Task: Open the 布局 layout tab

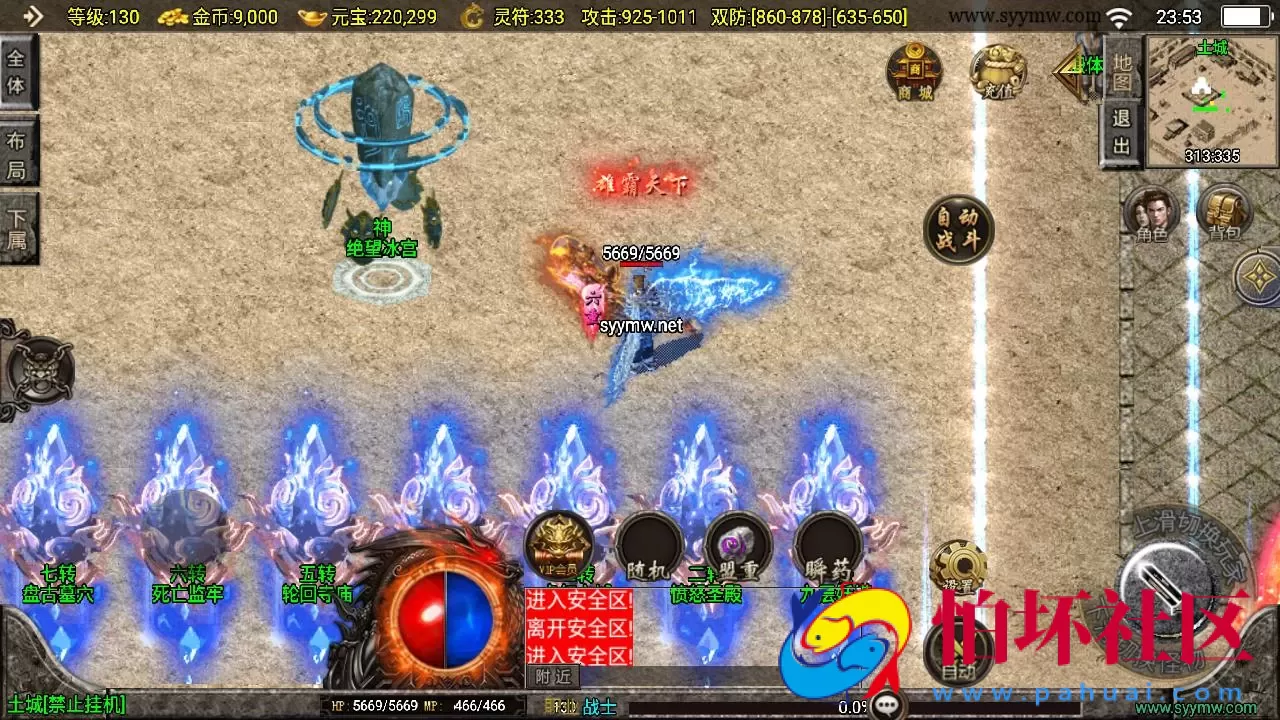Action: (x=17, y=154)
